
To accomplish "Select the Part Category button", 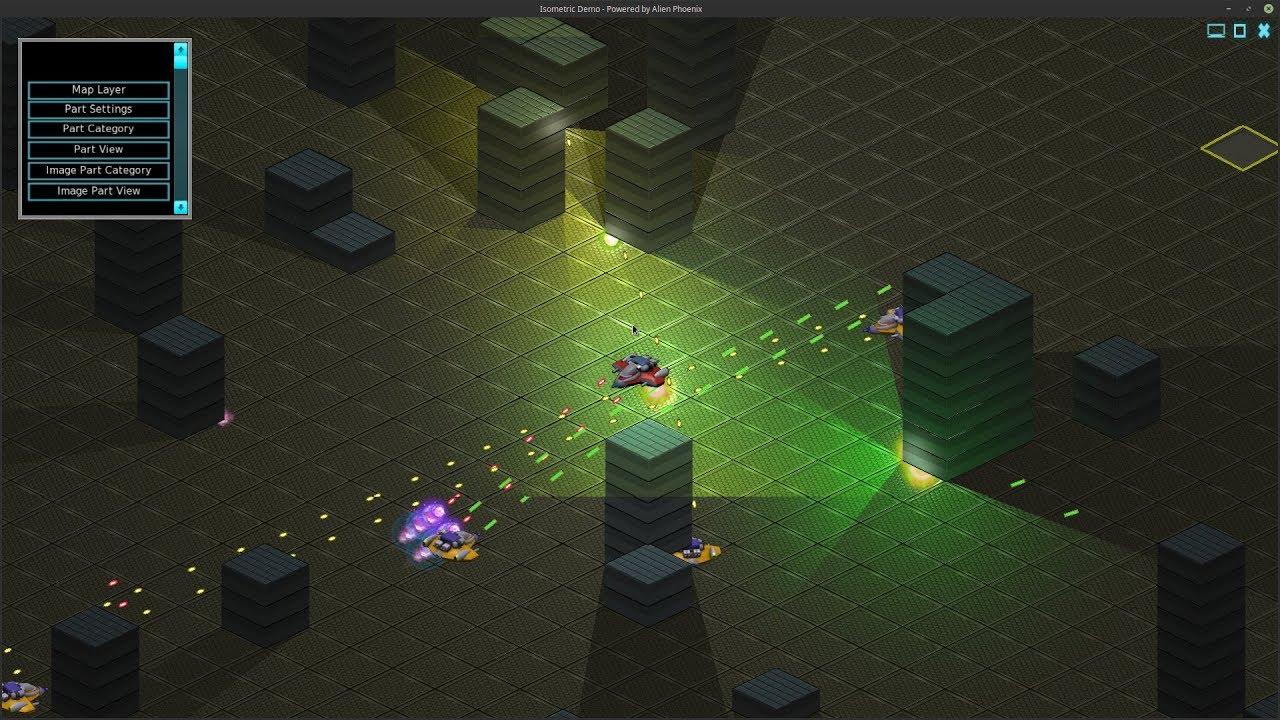I will point(98,129).
